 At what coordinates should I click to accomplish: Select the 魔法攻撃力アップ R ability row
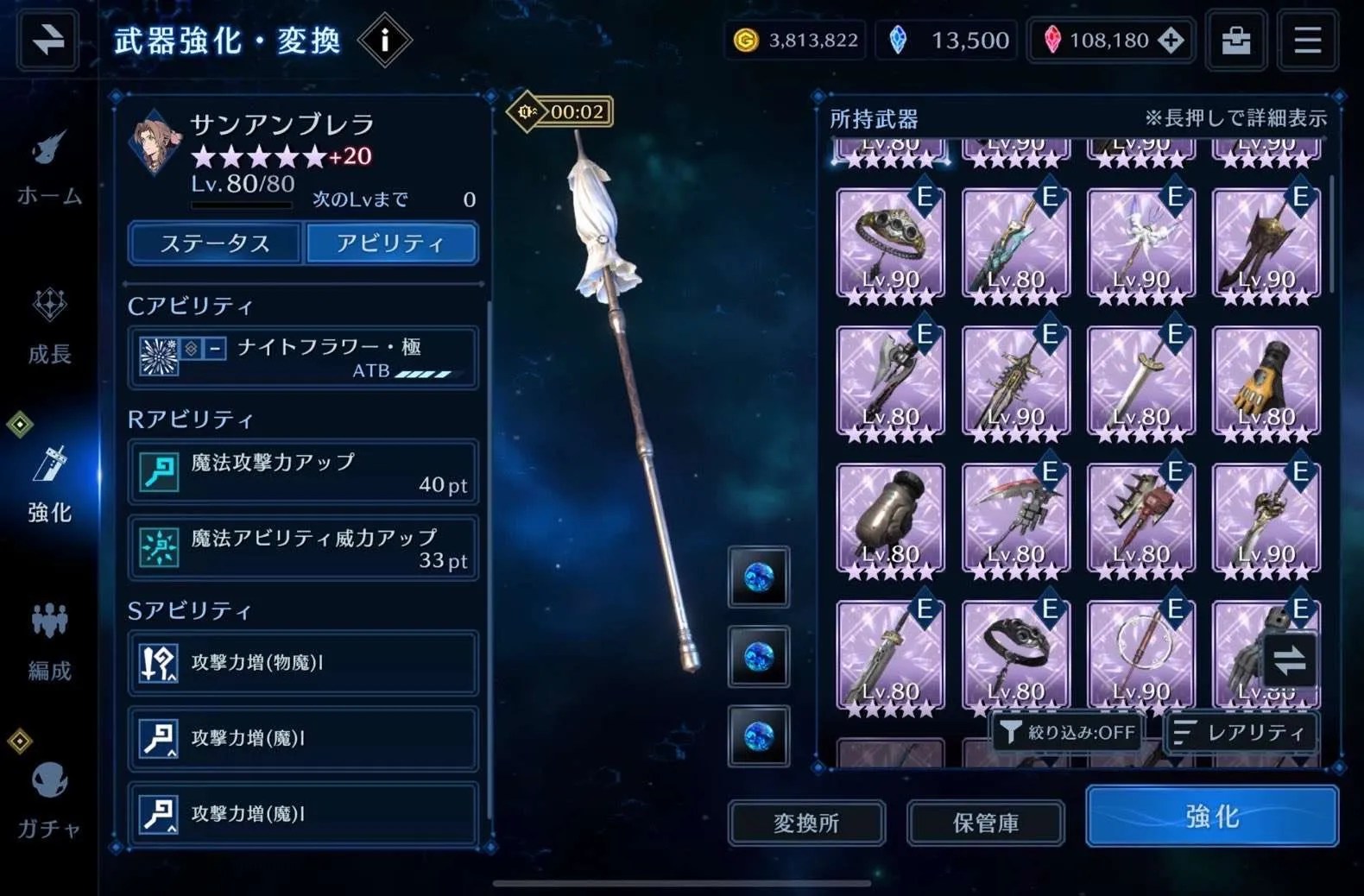pyautogui.click(x=303, y=472)
